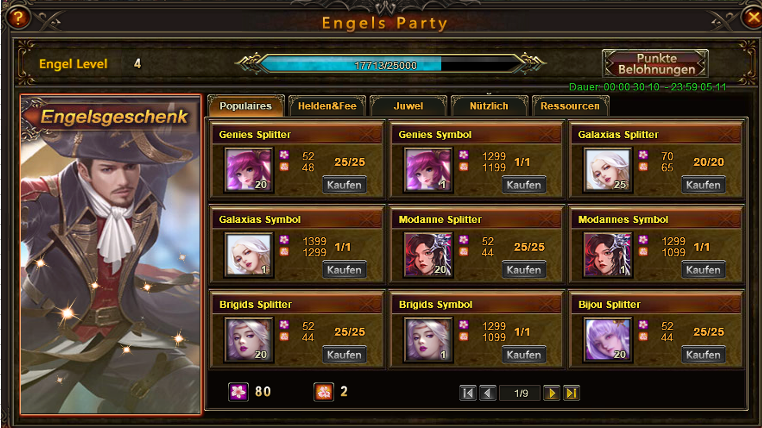Jump to the last shop page
Screen dimensions: 762x428
[571, 393]
